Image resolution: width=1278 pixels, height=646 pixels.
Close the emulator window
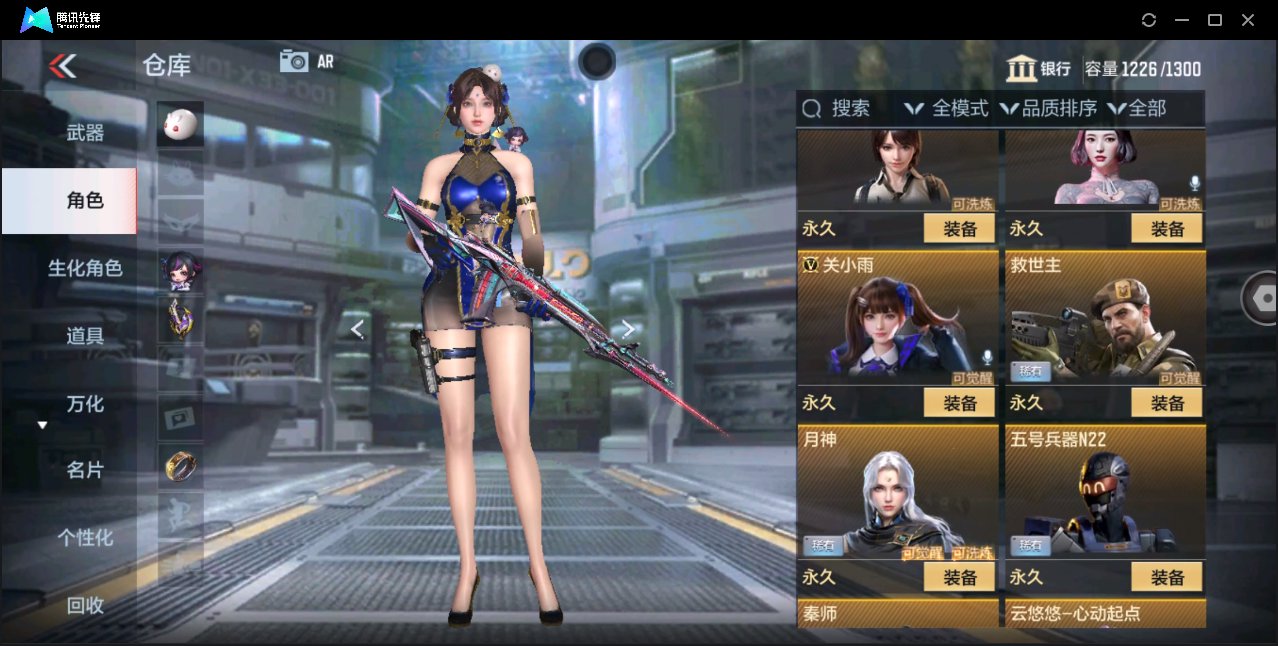point(1248,20)
